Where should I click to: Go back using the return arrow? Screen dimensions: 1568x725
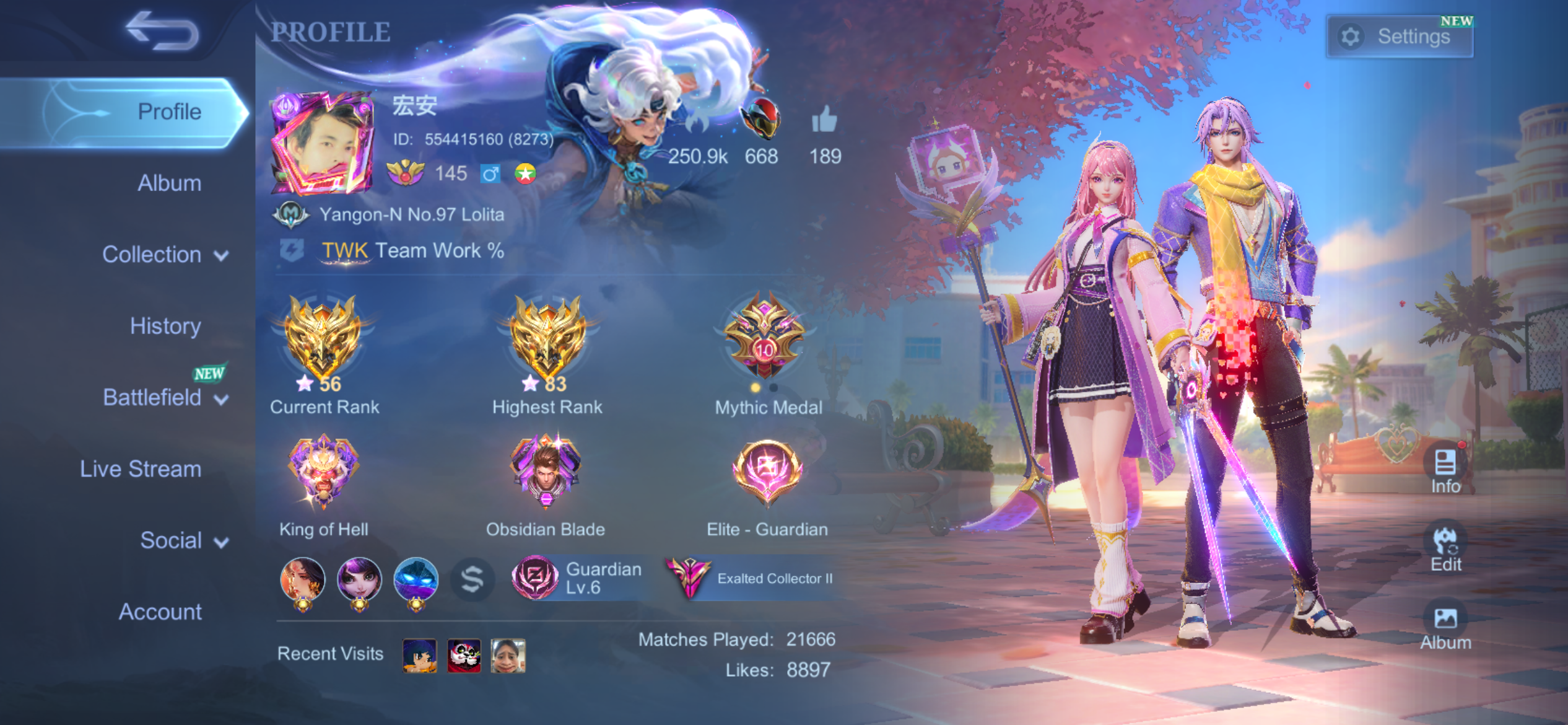click(x=162, y=31)
